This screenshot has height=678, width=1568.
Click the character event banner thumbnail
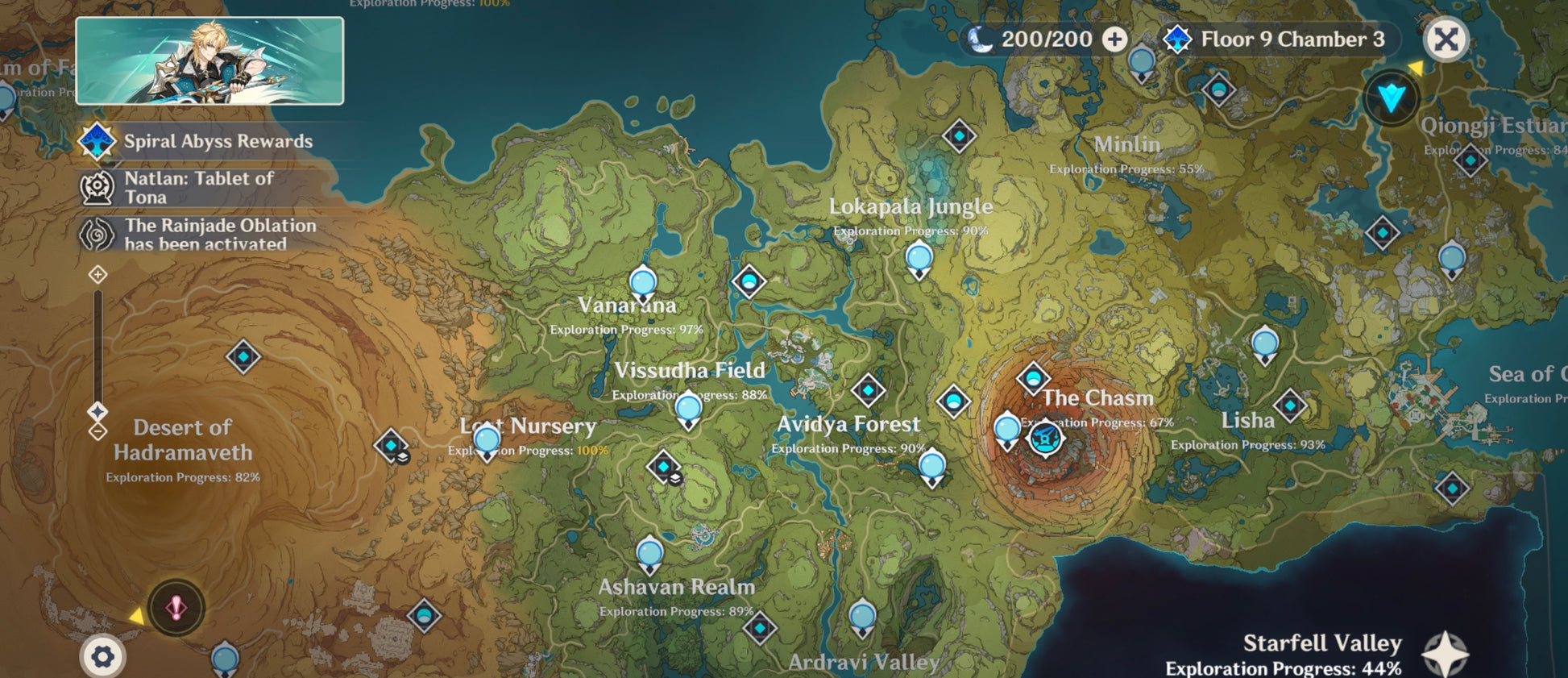click(x=209, y=61)
